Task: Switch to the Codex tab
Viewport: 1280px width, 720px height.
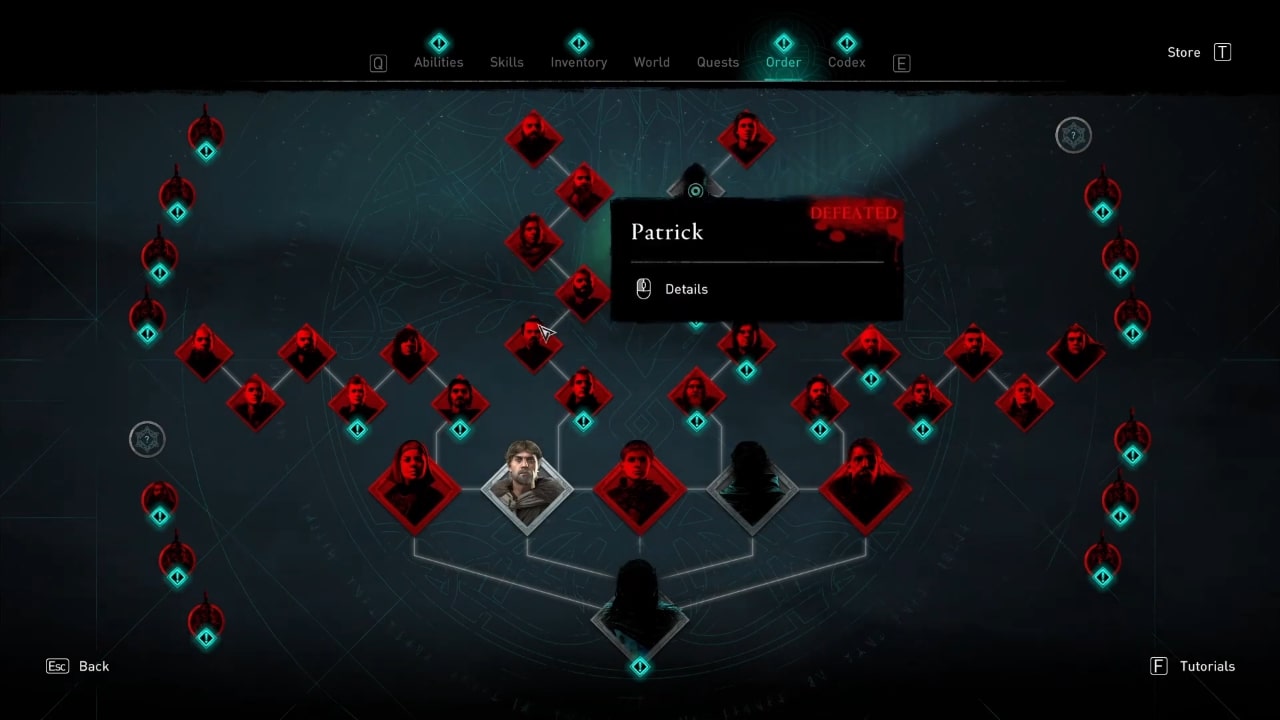Action: click(x=846, y=62)
